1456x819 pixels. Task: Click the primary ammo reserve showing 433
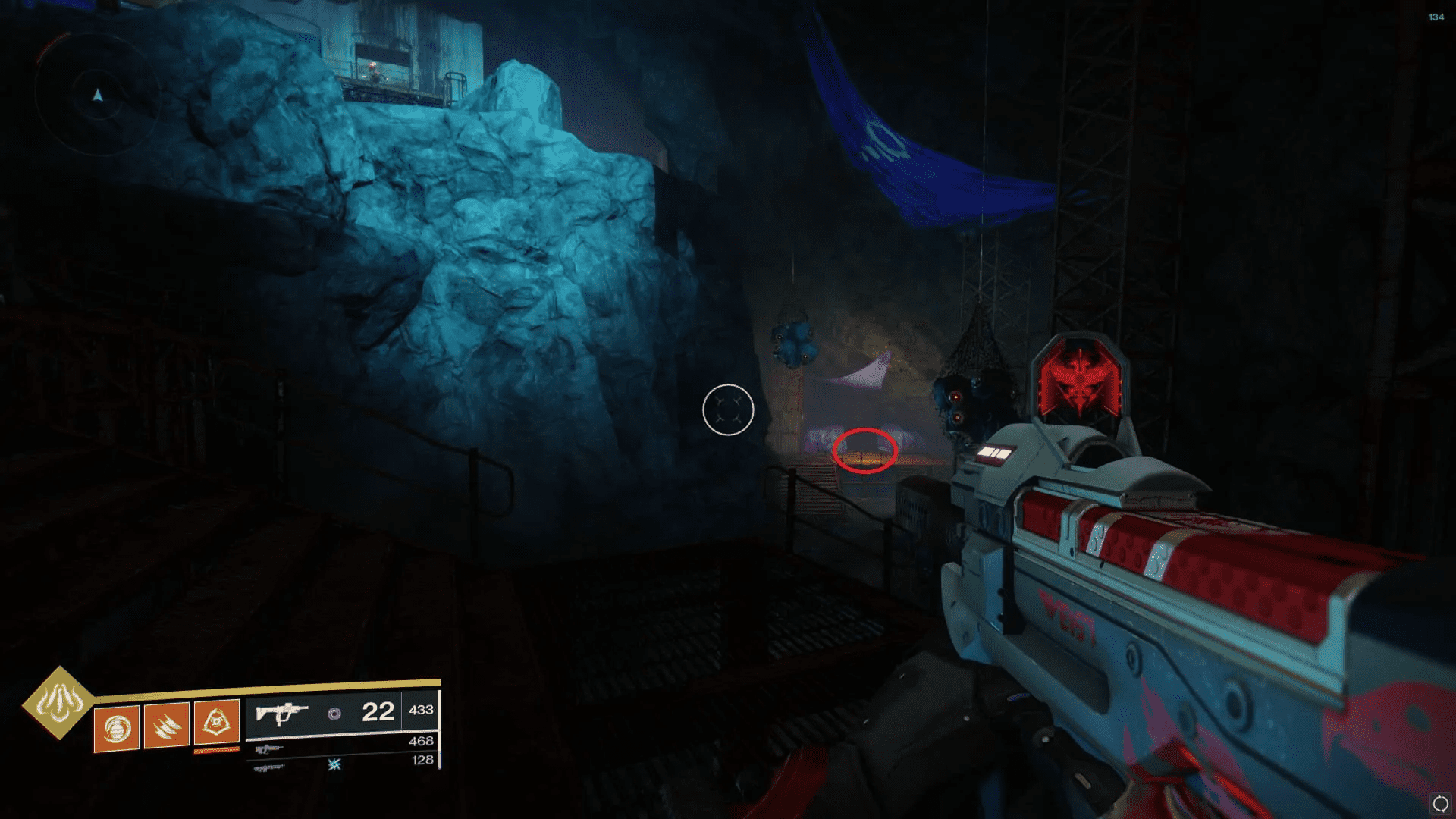point(422,709)
